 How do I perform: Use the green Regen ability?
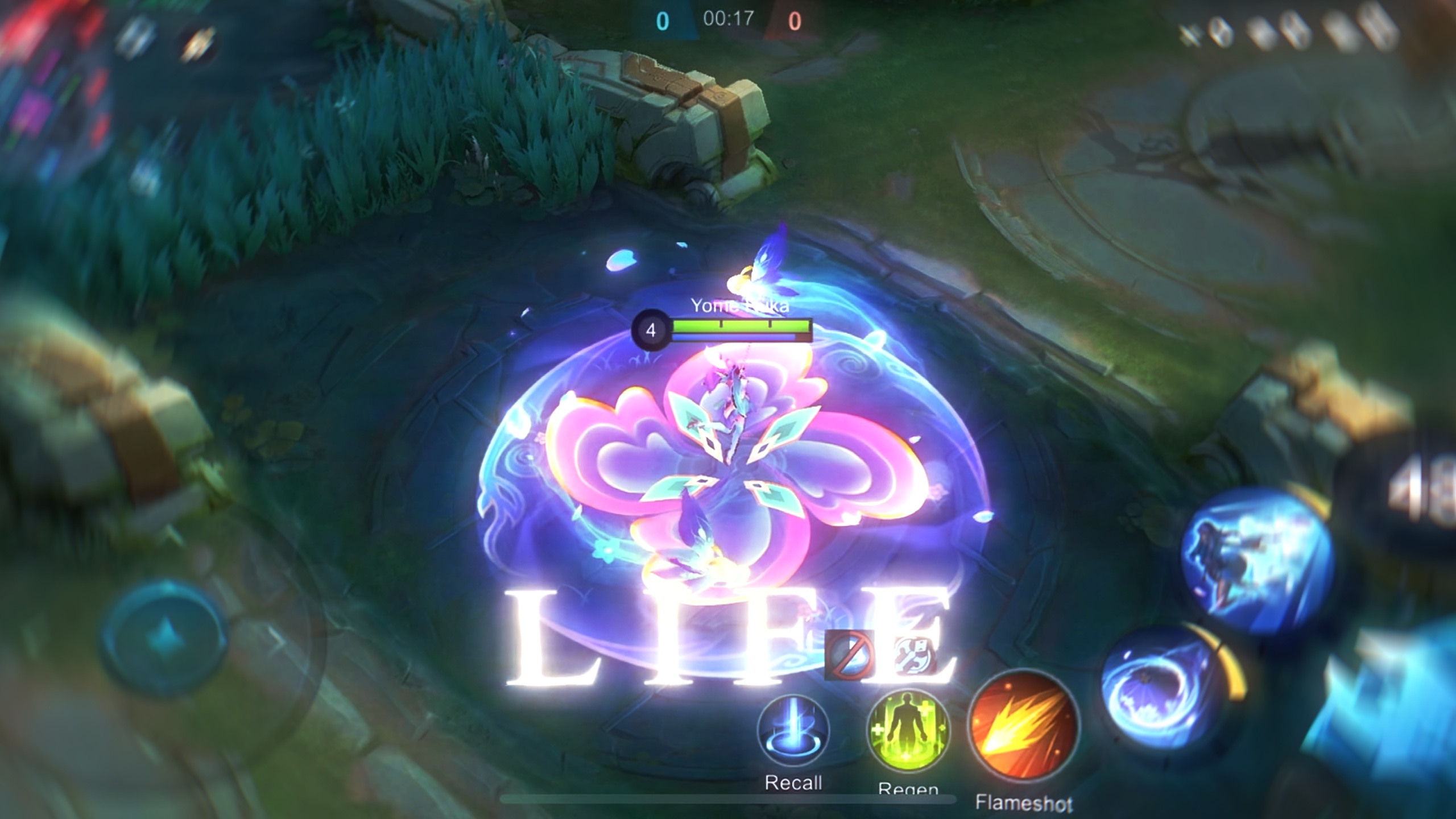(908, 730)
